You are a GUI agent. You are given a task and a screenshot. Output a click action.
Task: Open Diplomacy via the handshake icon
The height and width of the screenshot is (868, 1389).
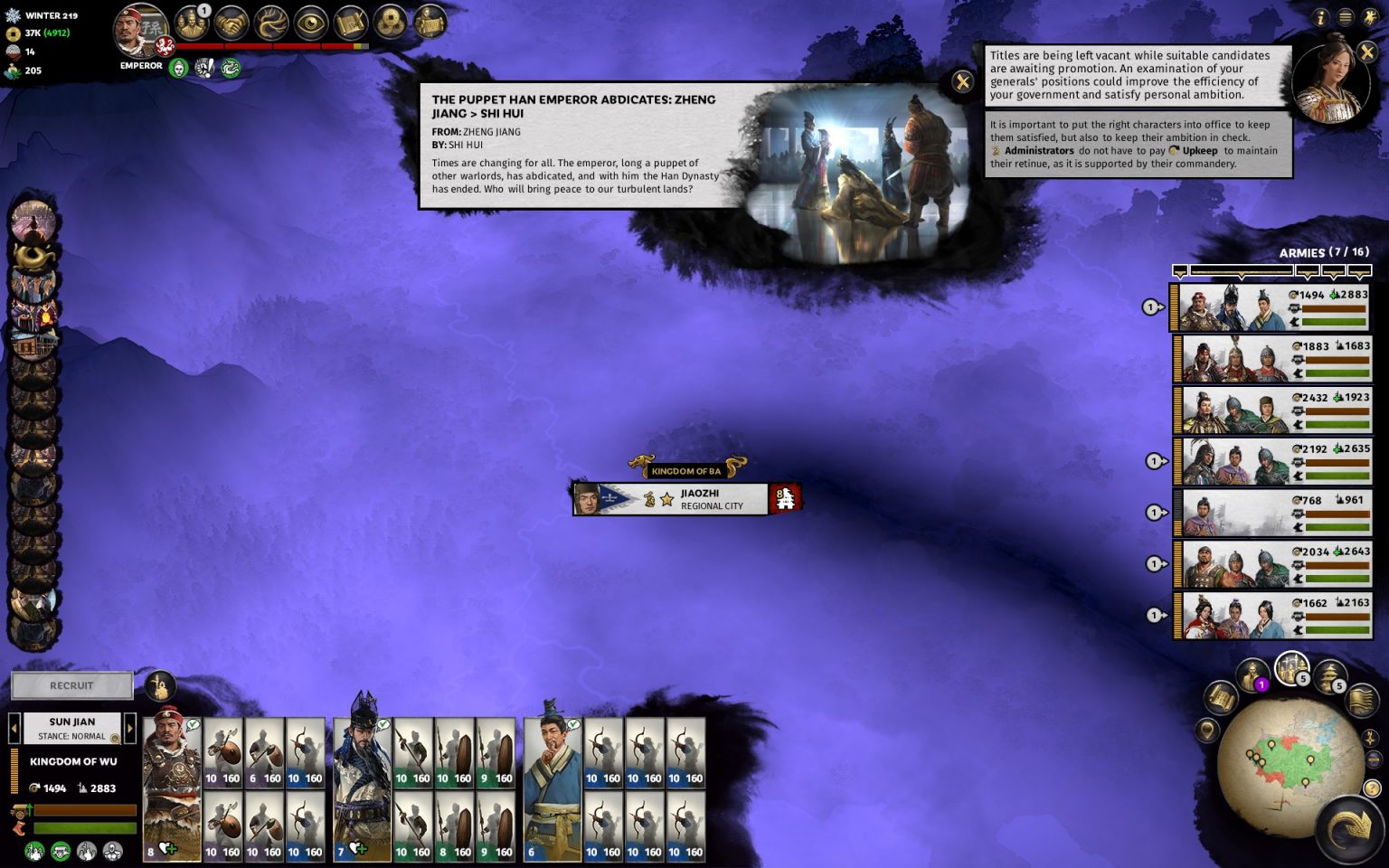[231, 24]
